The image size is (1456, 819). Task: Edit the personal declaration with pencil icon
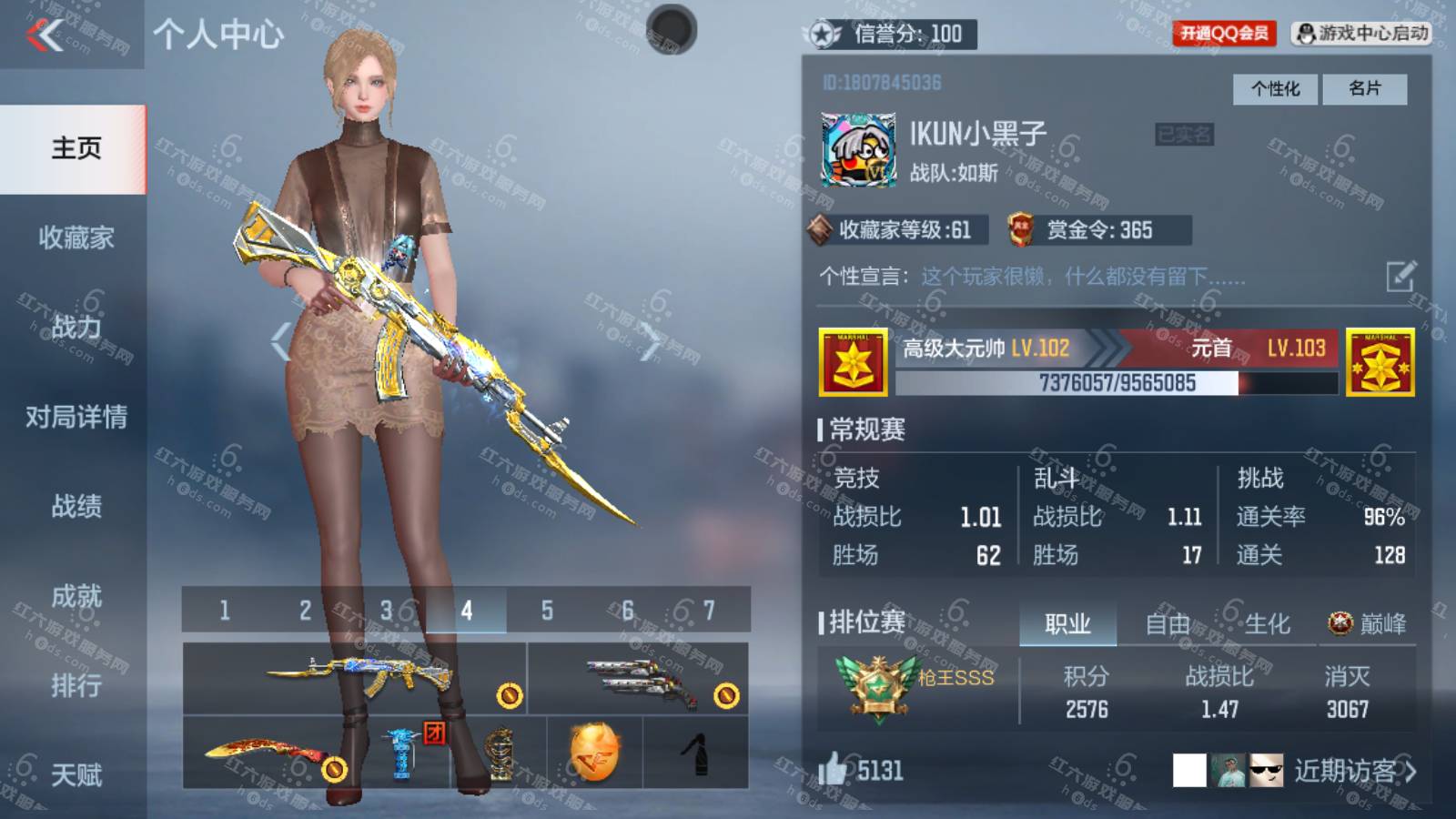(1400, 276)
